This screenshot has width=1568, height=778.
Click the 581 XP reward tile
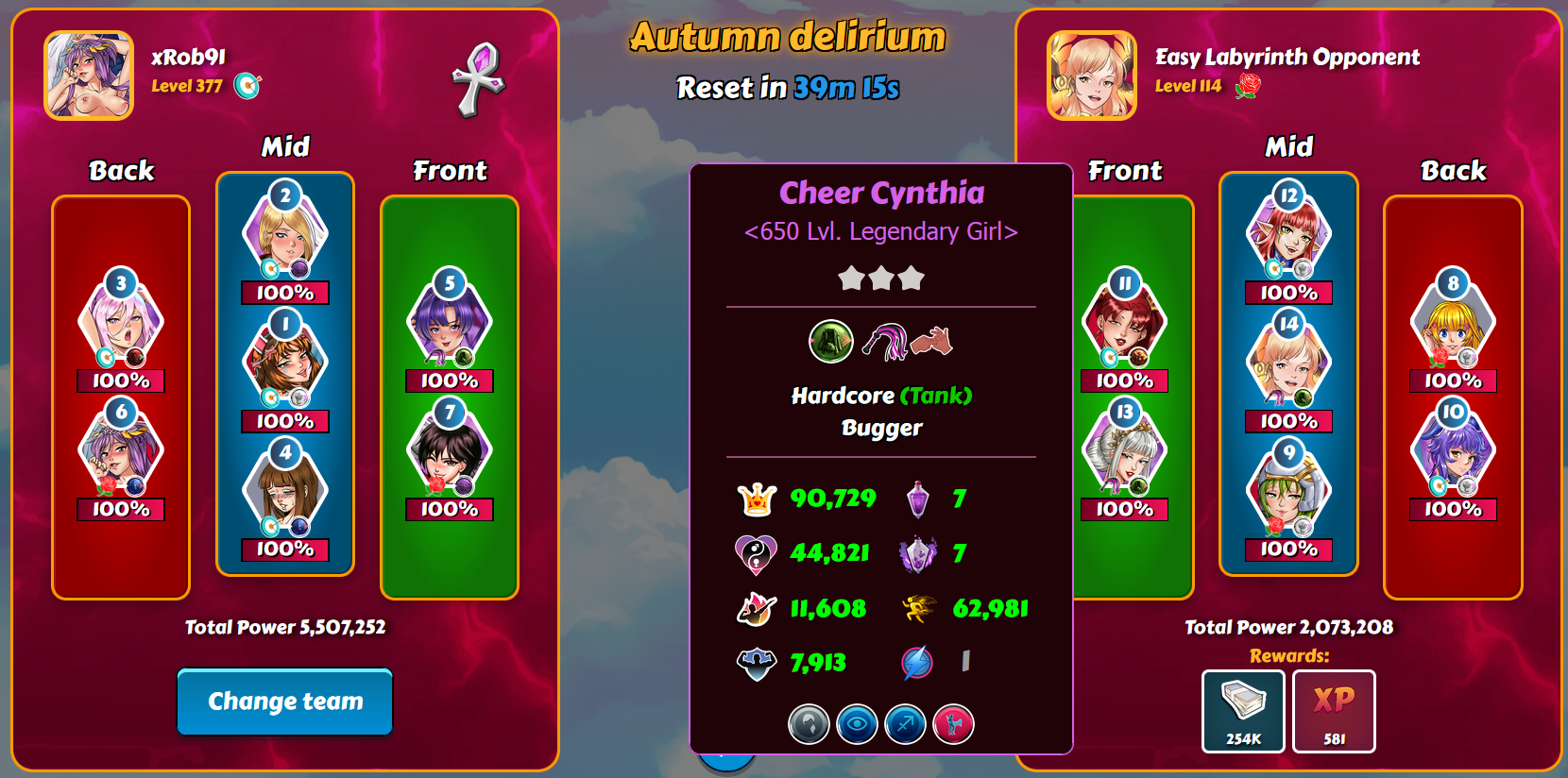point(1334,711)
